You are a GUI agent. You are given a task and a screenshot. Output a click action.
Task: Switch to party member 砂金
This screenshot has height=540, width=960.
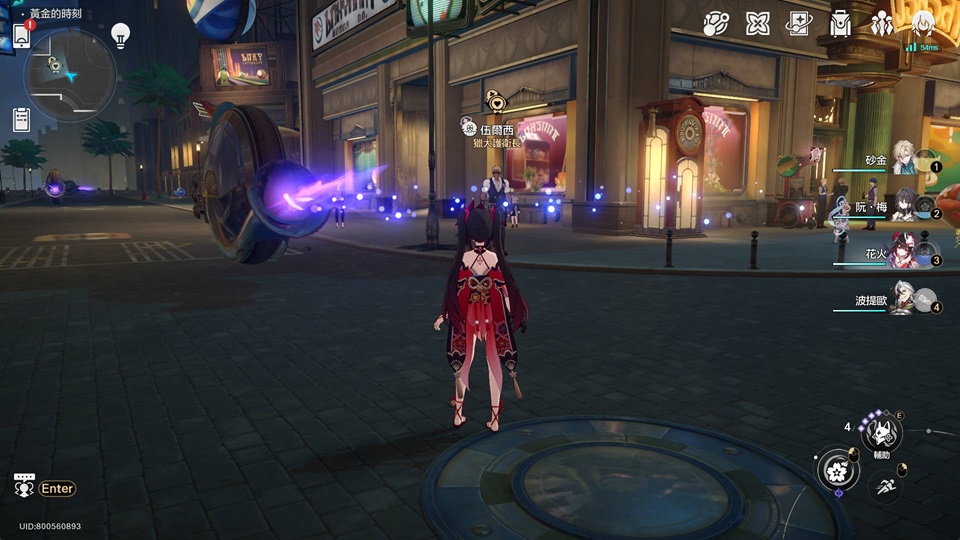coord(904,160)
